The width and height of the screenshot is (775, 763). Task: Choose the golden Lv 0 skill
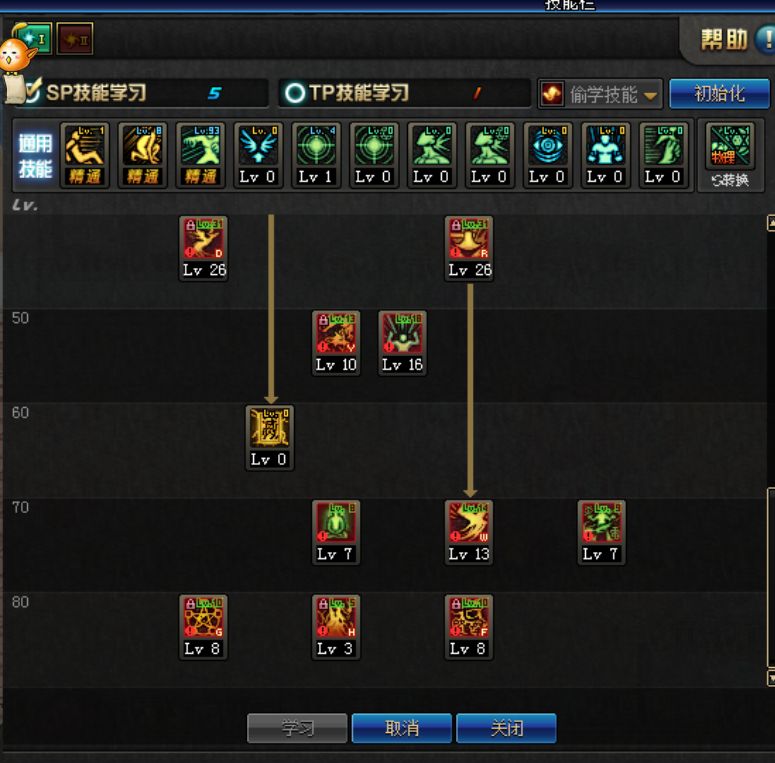click(270, 429)
